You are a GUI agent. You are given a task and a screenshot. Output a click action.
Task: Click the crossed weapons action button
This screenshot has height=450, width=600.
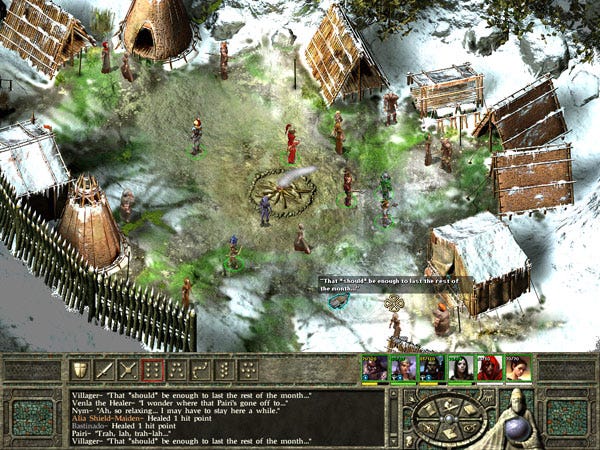[127, 370]
